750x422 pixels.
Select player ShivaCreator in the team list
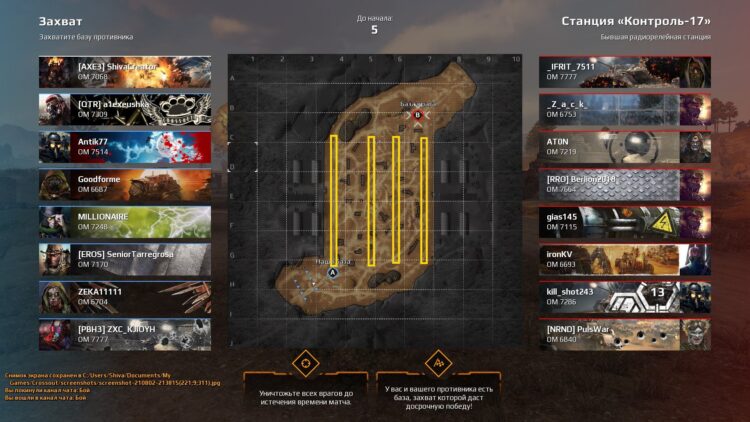[125, 72]
